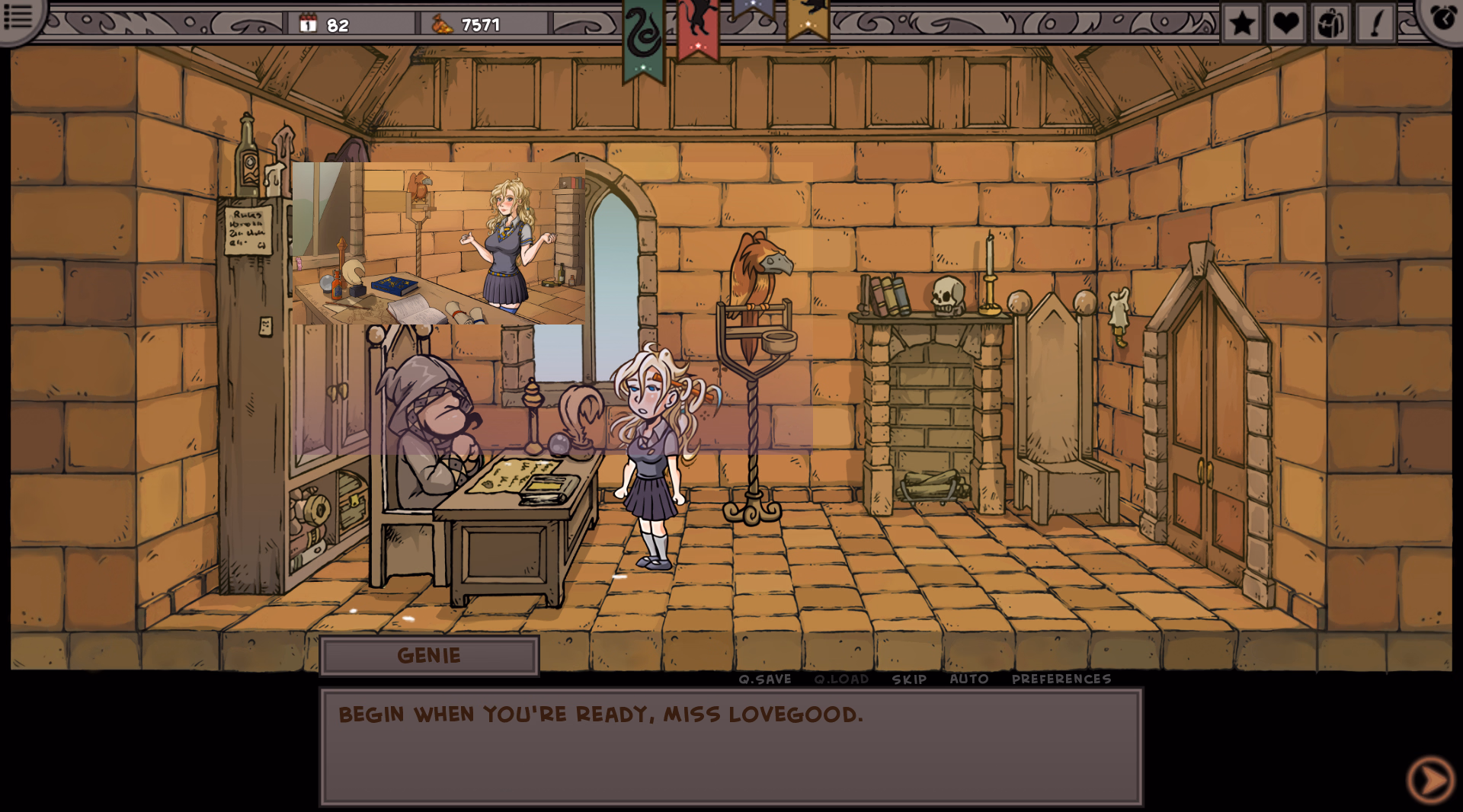Screen dimensions: 1463x812
Task: Click the alarm clock button
Action: coord(1442,17)
